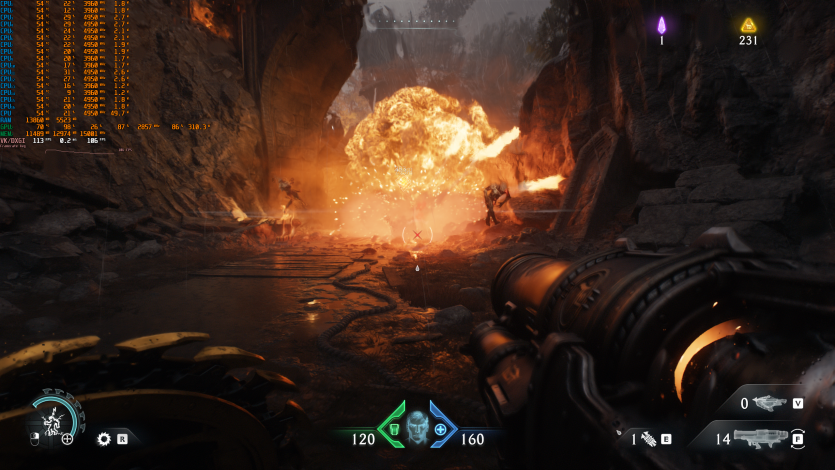Use the grenade item icon
The width and height of the screenshot is (835, 470).
[647, 438]
